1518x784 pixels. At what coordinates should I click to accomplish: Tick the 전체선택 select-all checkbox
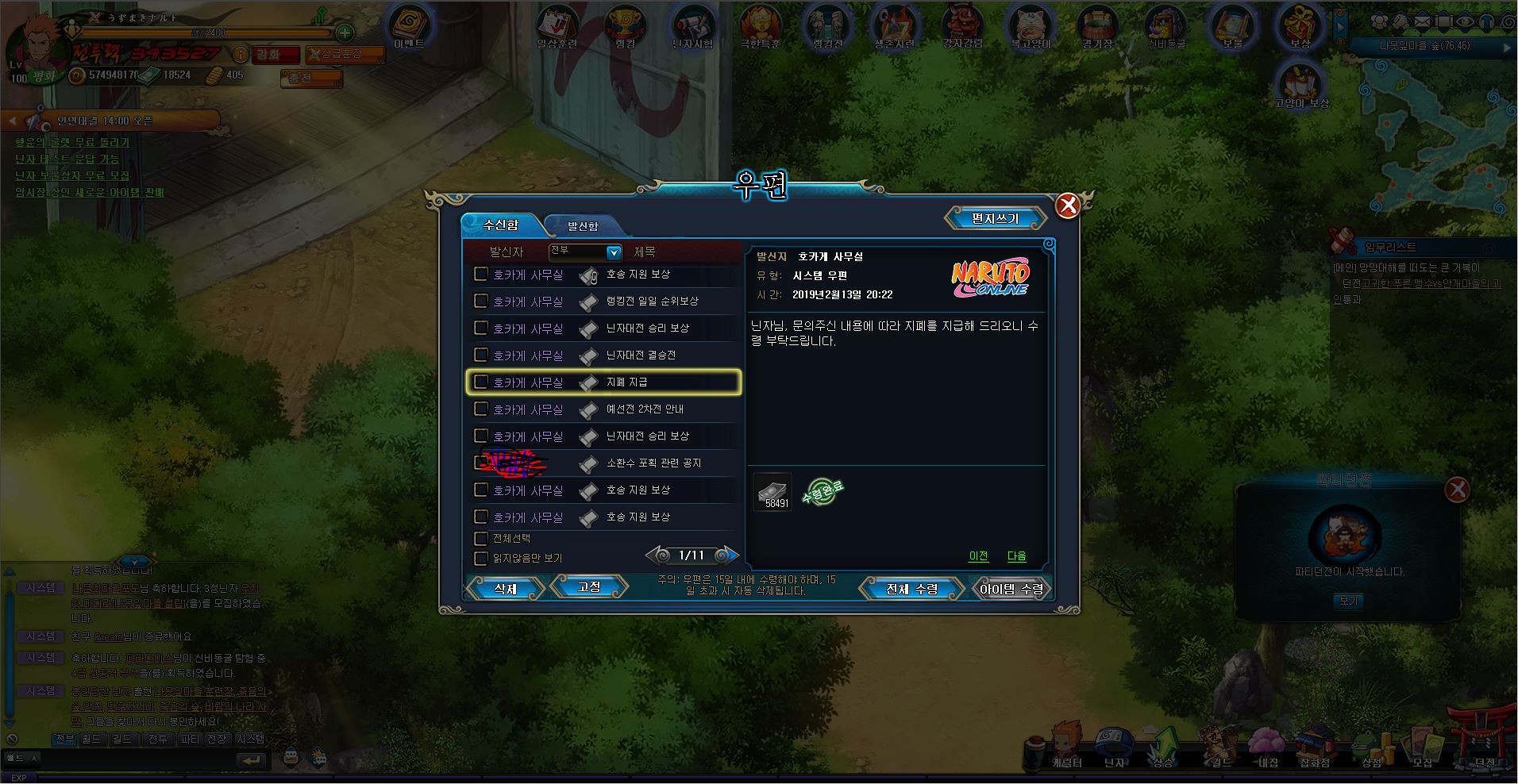click(x=480, y=539)
